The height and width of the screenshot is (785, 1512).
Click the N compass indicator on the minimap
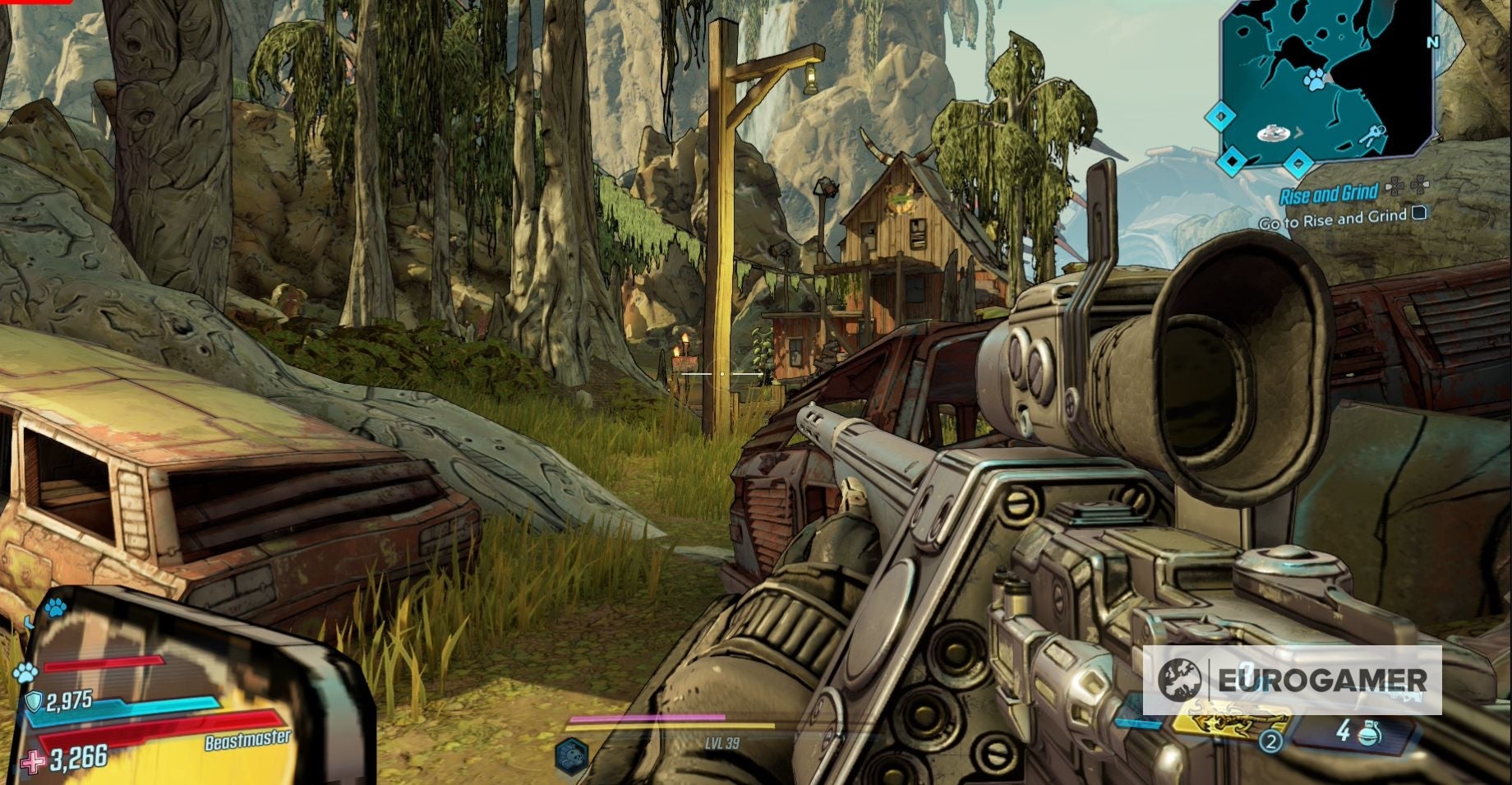pos(1431,41)
